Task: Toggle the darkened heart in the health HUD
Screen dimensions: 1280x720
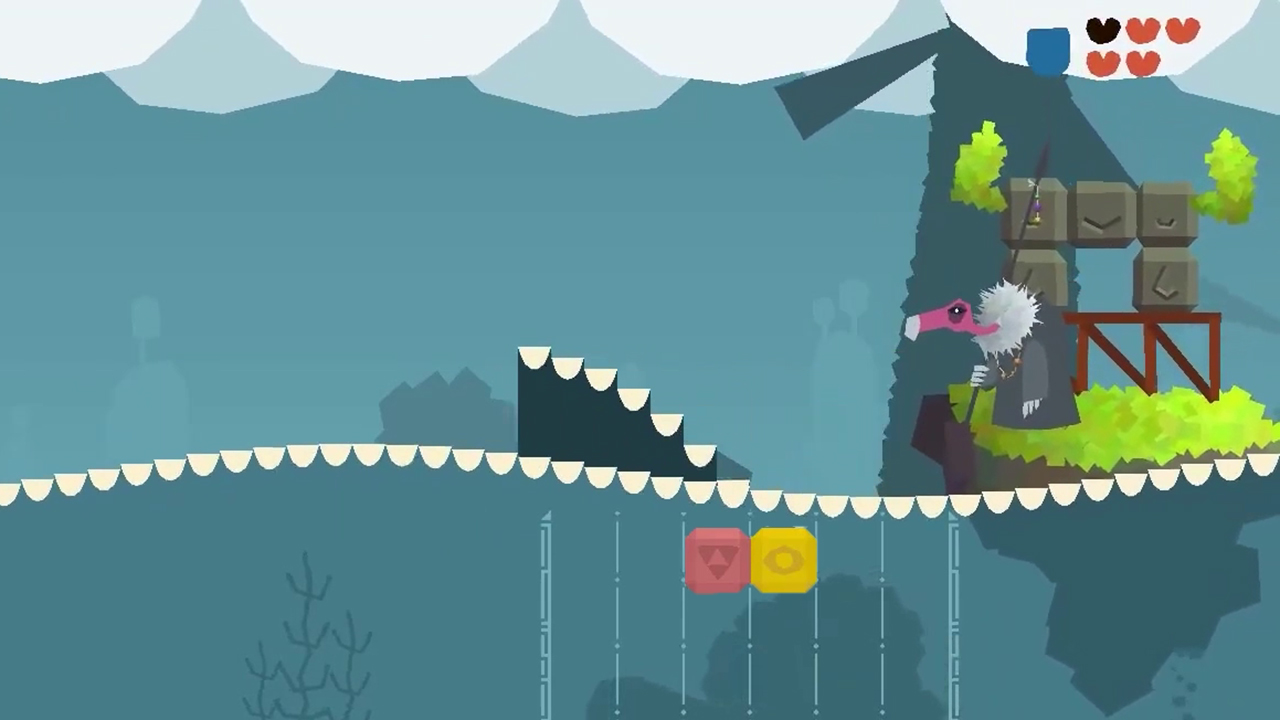Action: [x=1103, y=31]
